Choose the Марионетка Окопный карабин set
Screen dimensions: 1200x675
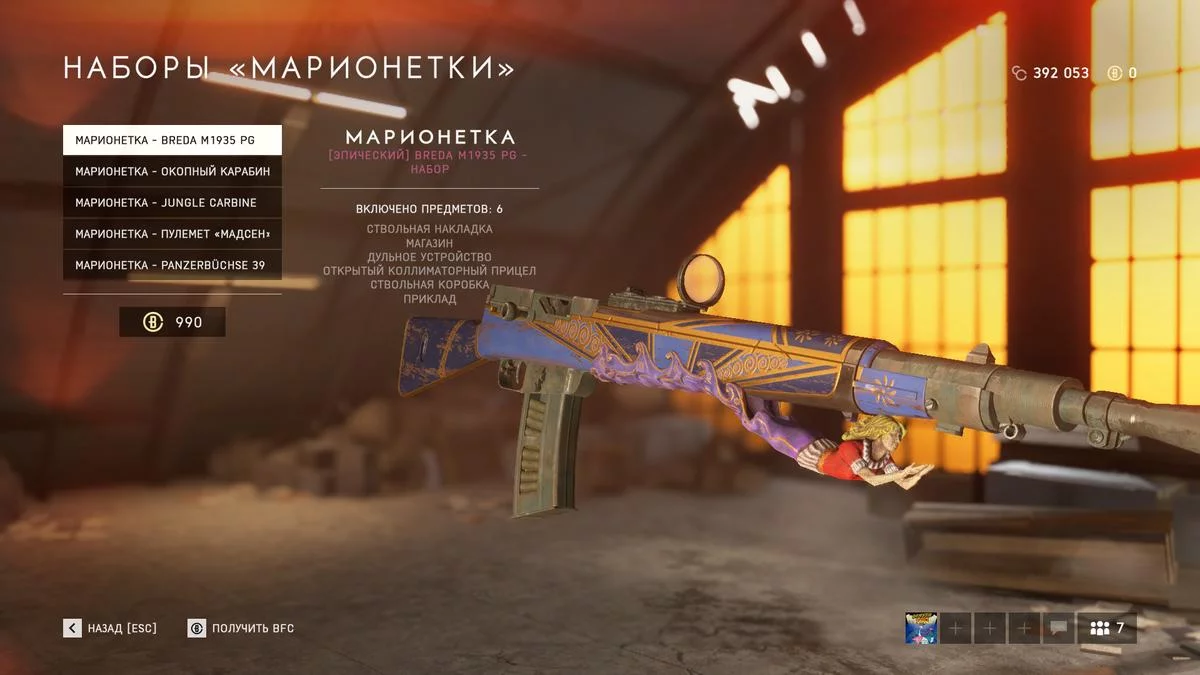172,171
